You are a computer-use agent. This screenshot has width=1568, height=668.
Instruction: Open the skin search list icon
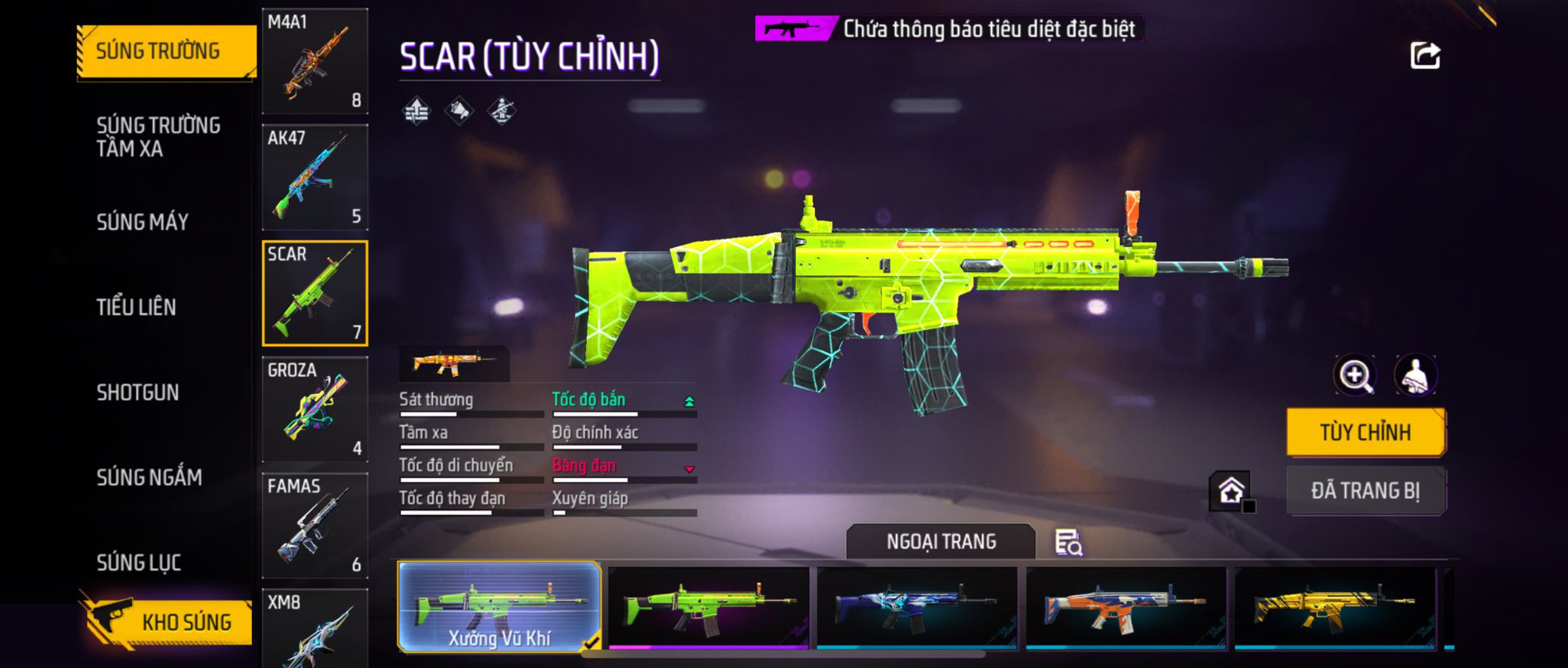[1068, 543]
